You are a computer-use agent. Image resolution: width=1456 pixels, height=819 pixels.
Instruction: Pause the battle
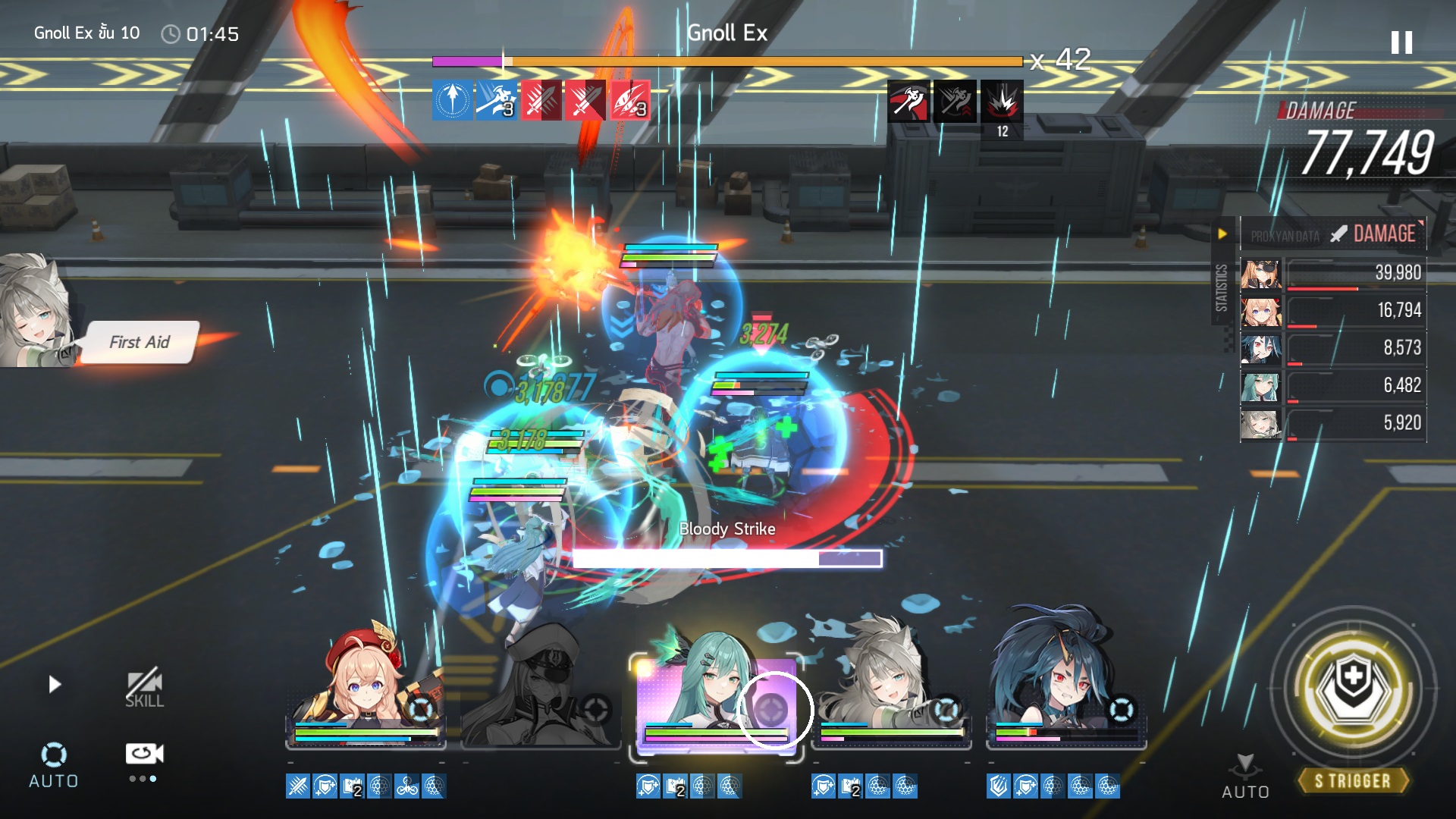(x=1401, y=42)
